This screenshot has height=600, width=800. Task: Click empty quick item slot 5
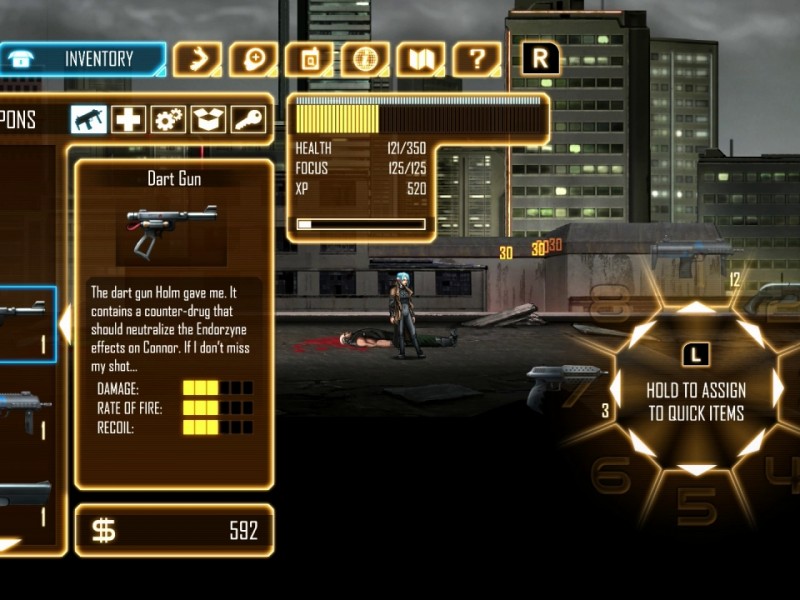click(x=697, y=506)
